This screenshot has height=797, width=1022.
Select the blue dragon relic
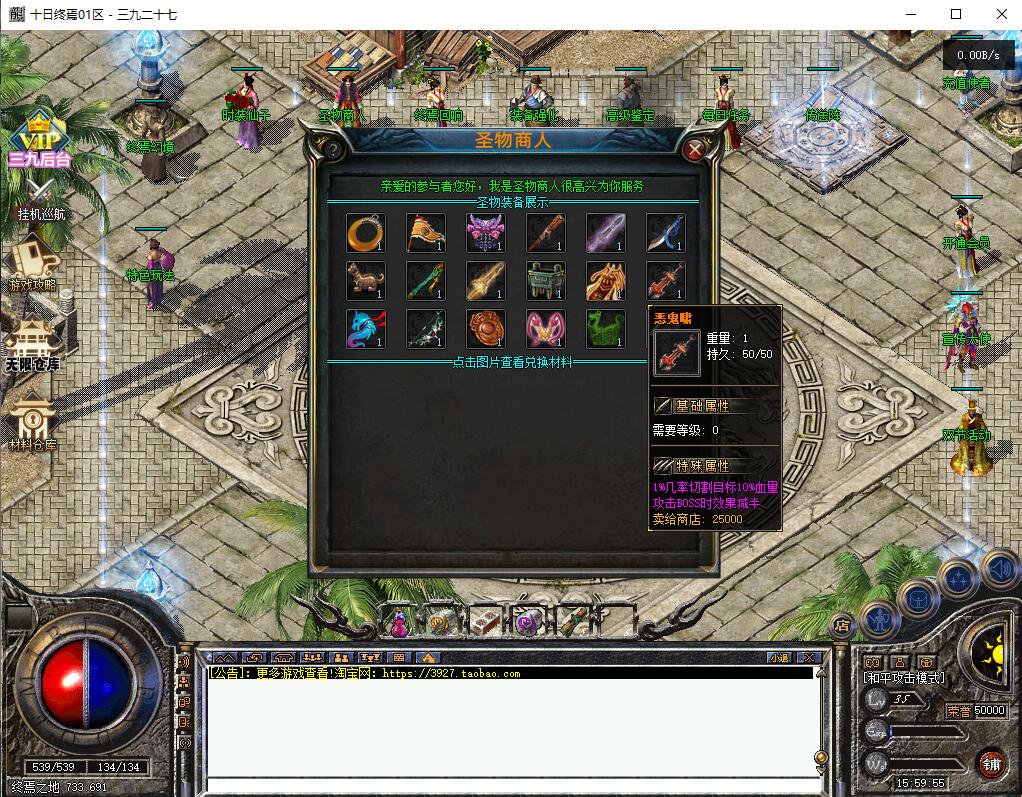point(365,328)
